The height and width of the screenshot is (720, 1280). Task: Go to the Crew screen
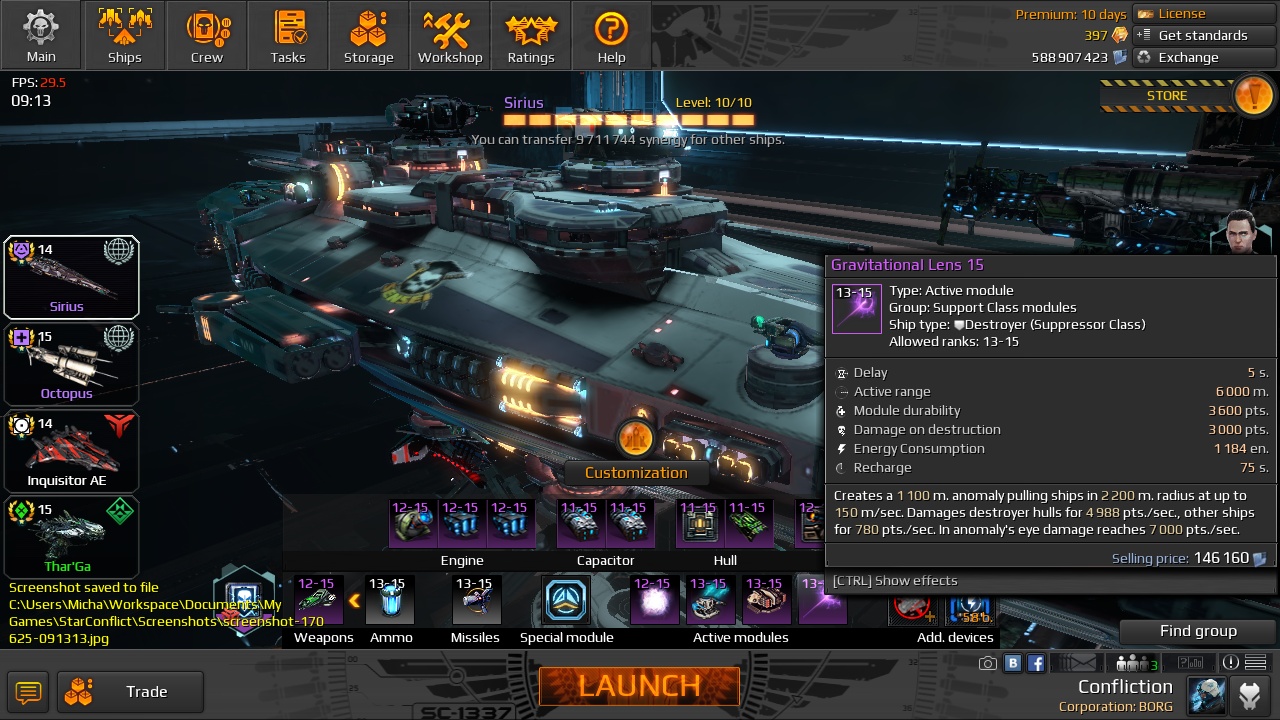[x=207, y=35]
